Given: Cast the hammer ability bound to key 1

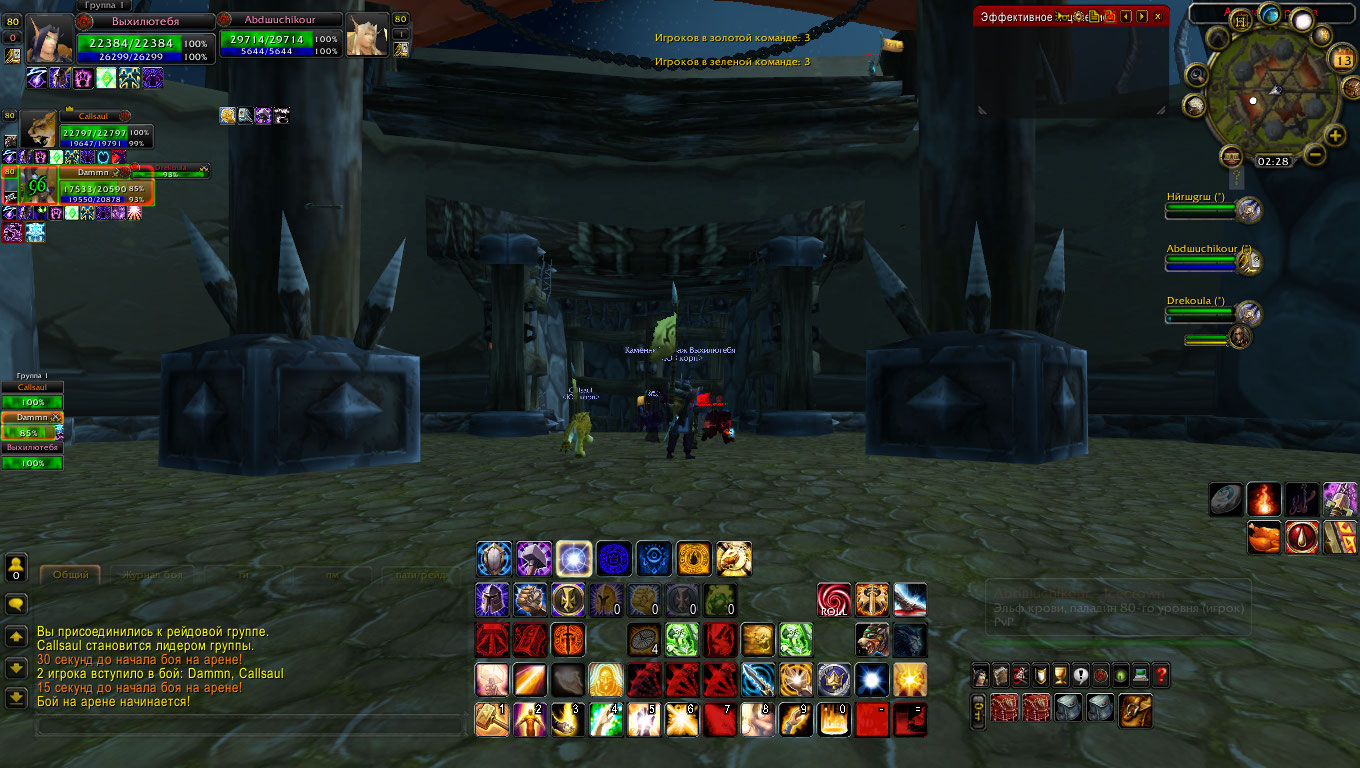Looking at the screenshot, I should (x=492, y=719).
